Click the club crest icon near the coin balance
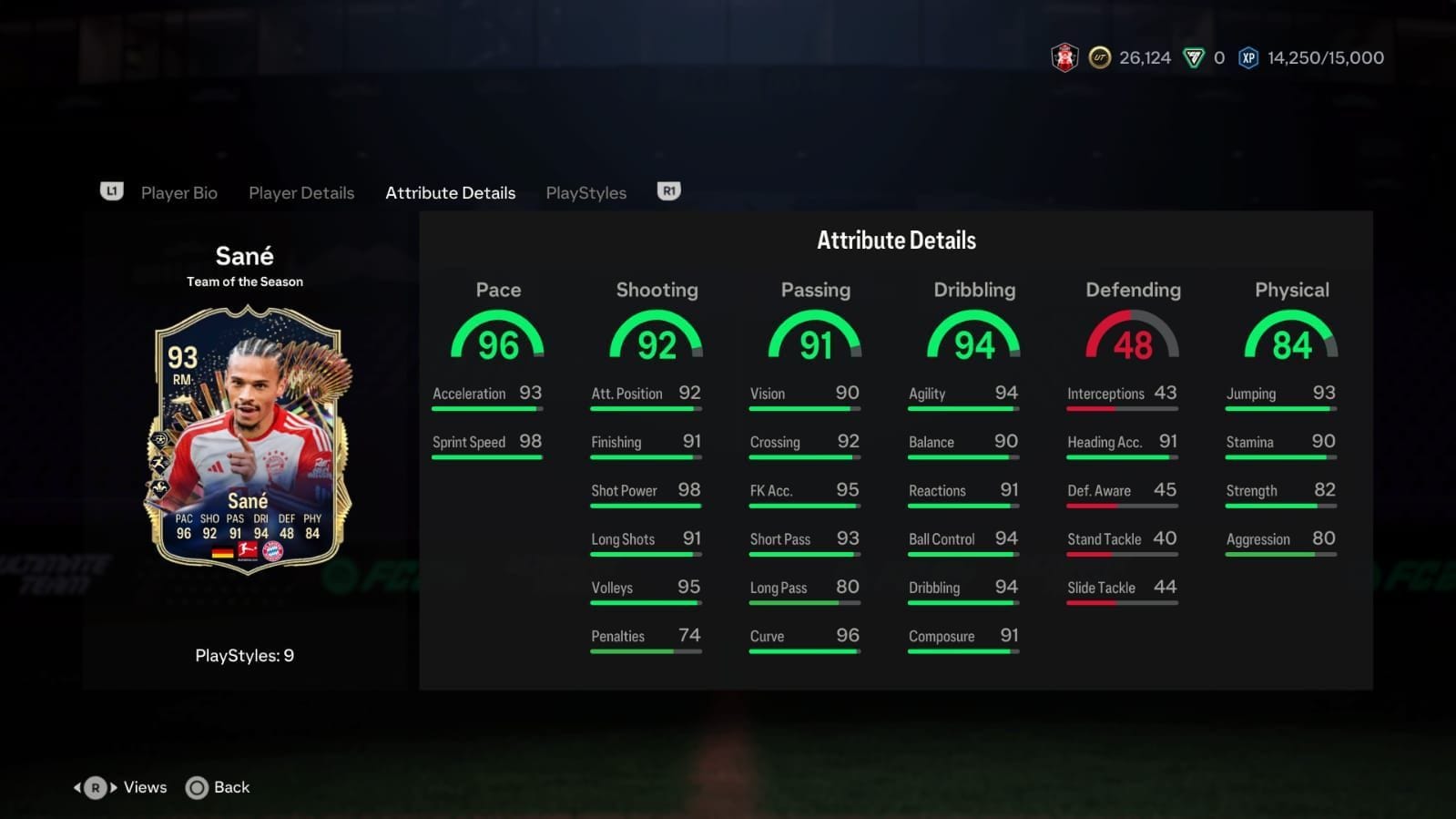 1062,57
